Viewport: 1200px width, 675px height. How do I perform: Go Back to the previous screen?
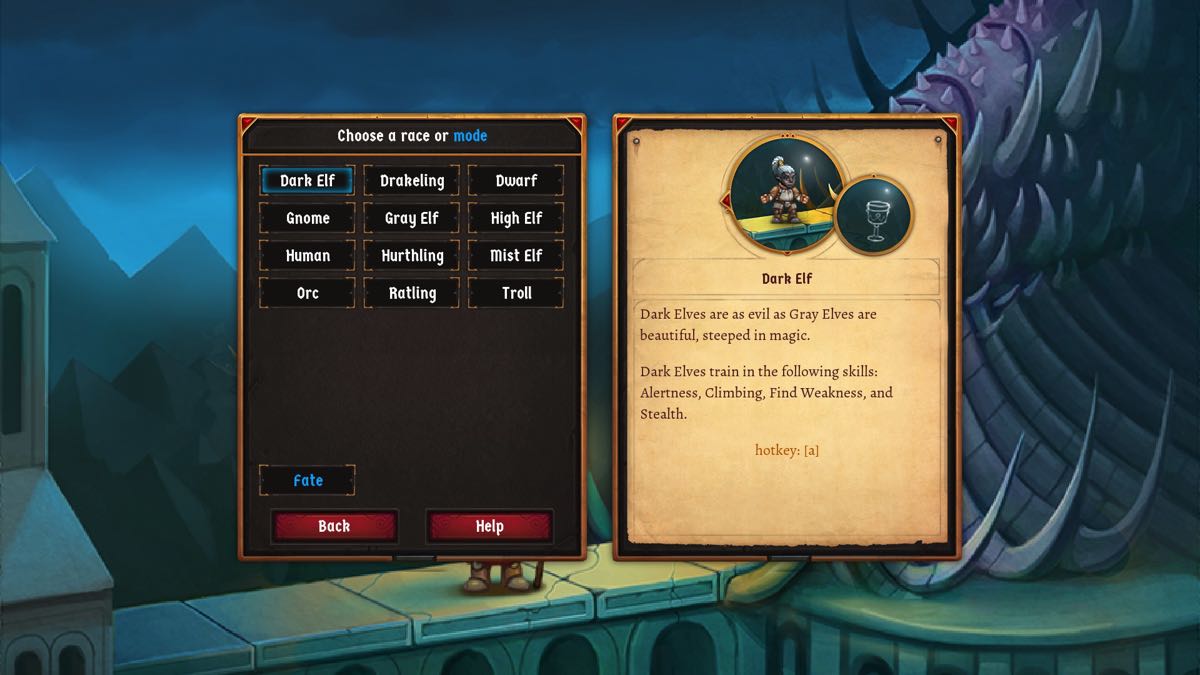334,526
